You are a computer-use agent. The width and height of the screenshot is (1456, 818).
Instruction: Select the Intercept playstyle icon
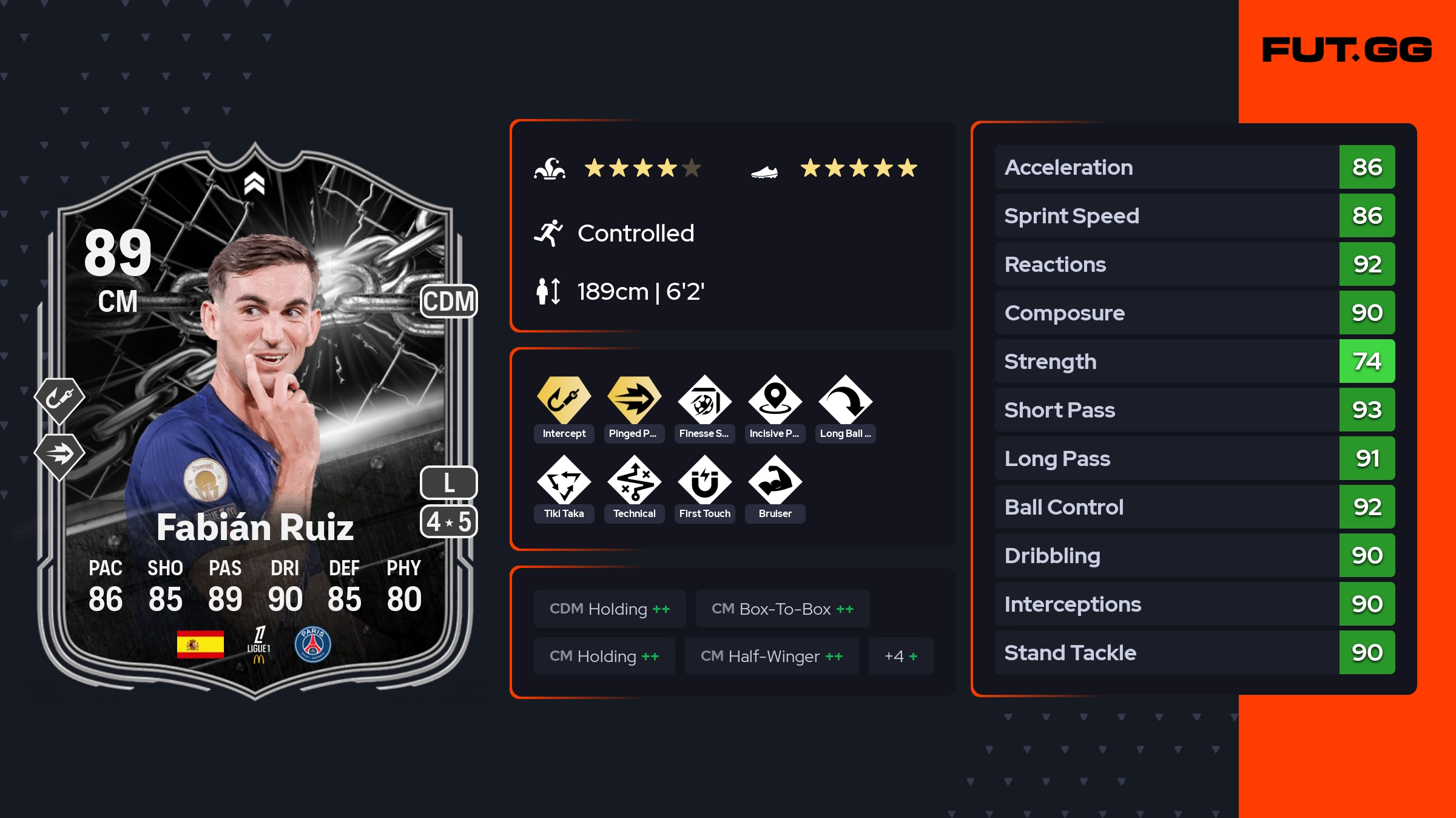coord(564,401)
